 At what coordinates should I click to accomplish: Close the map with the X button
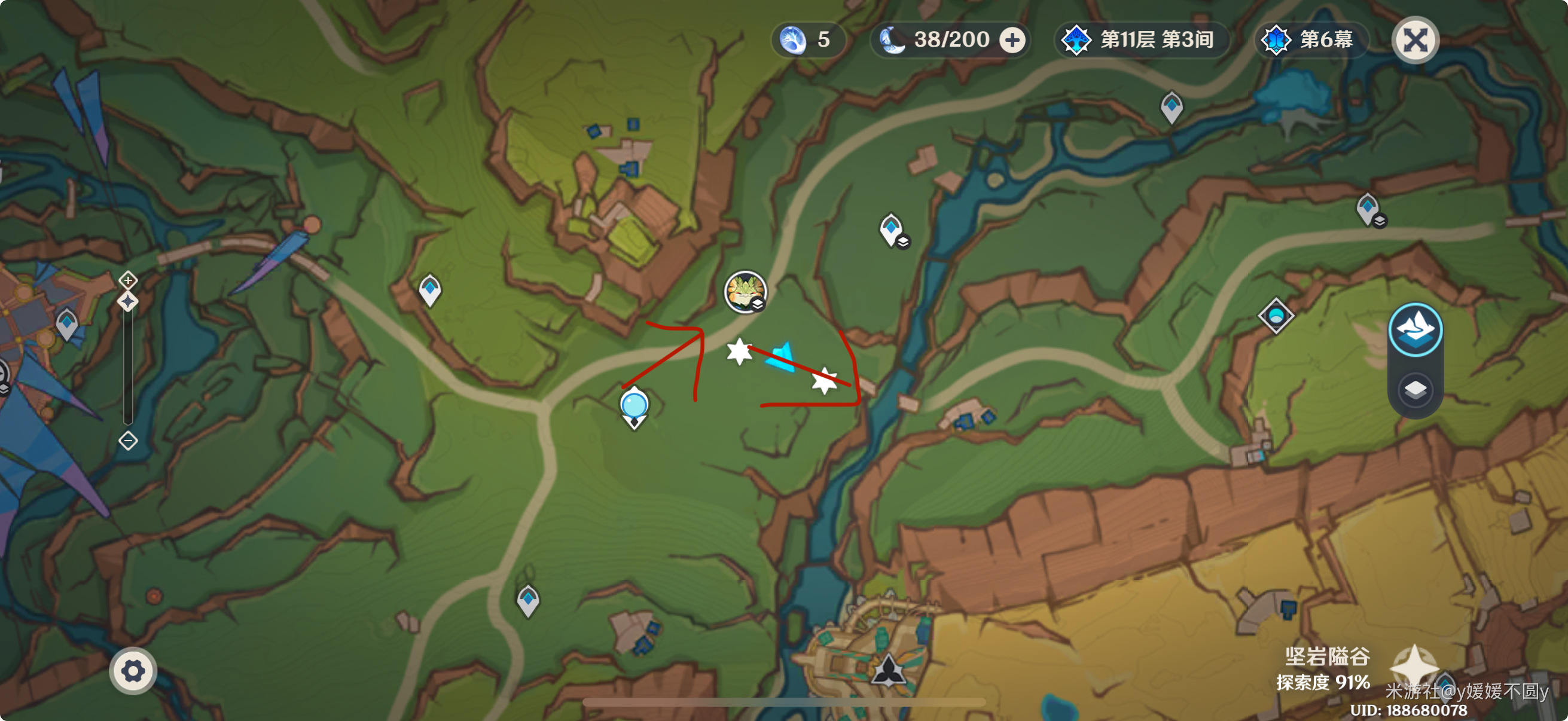pos(1416,41)
